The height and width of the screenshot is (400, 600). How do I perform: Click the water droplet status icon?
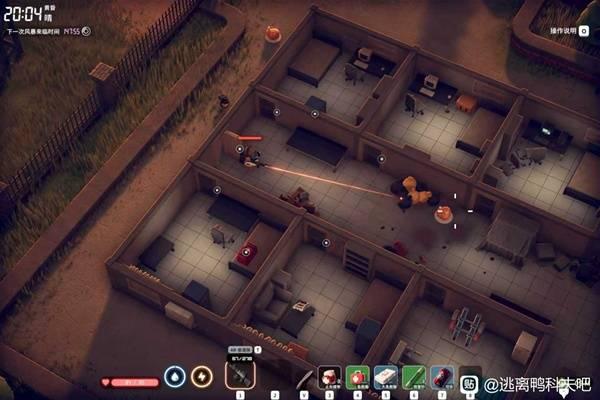click(175, 377)
